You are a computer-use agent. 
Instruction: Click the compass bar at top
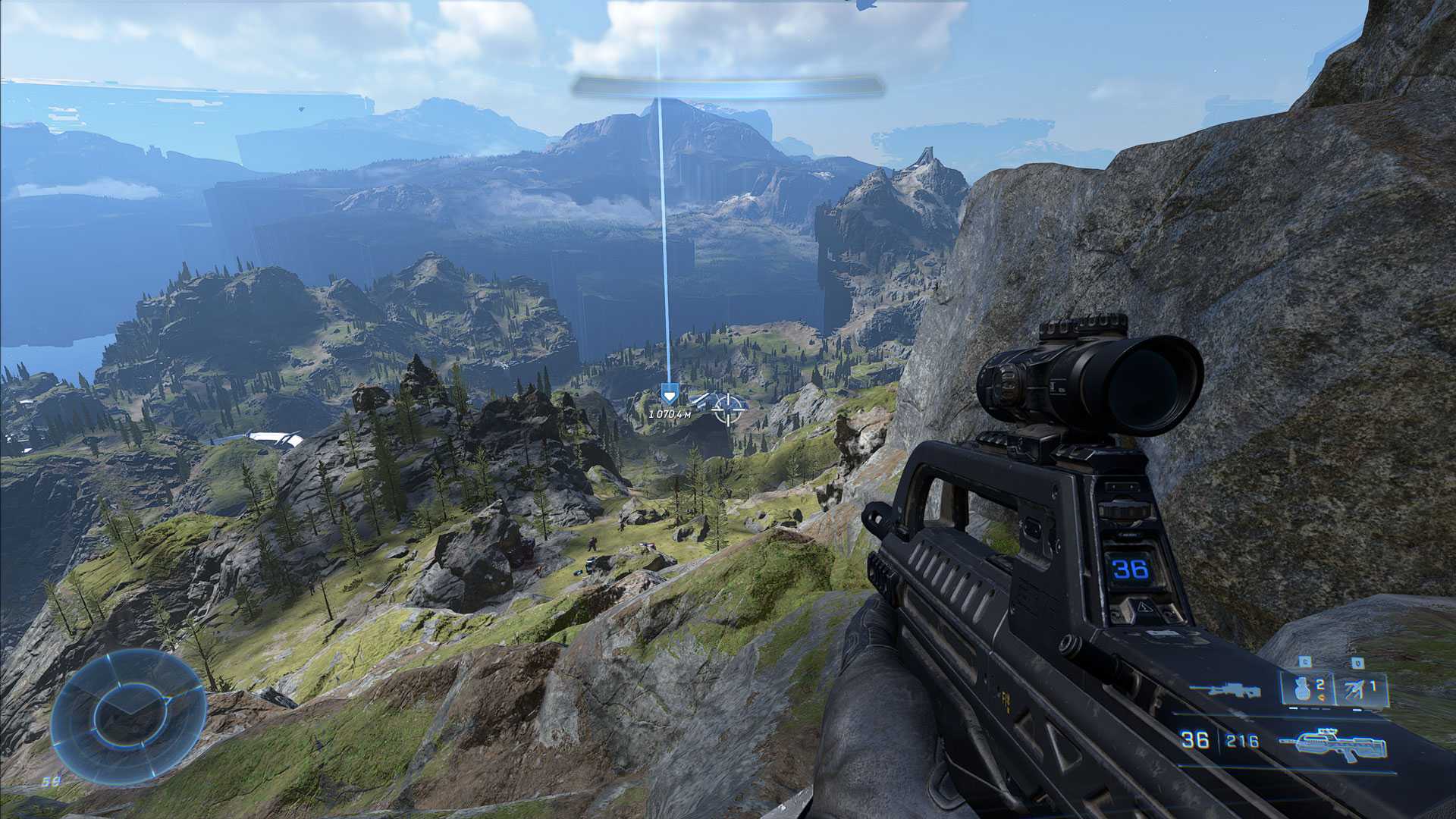pyautogui.click(x=728, y=87)
